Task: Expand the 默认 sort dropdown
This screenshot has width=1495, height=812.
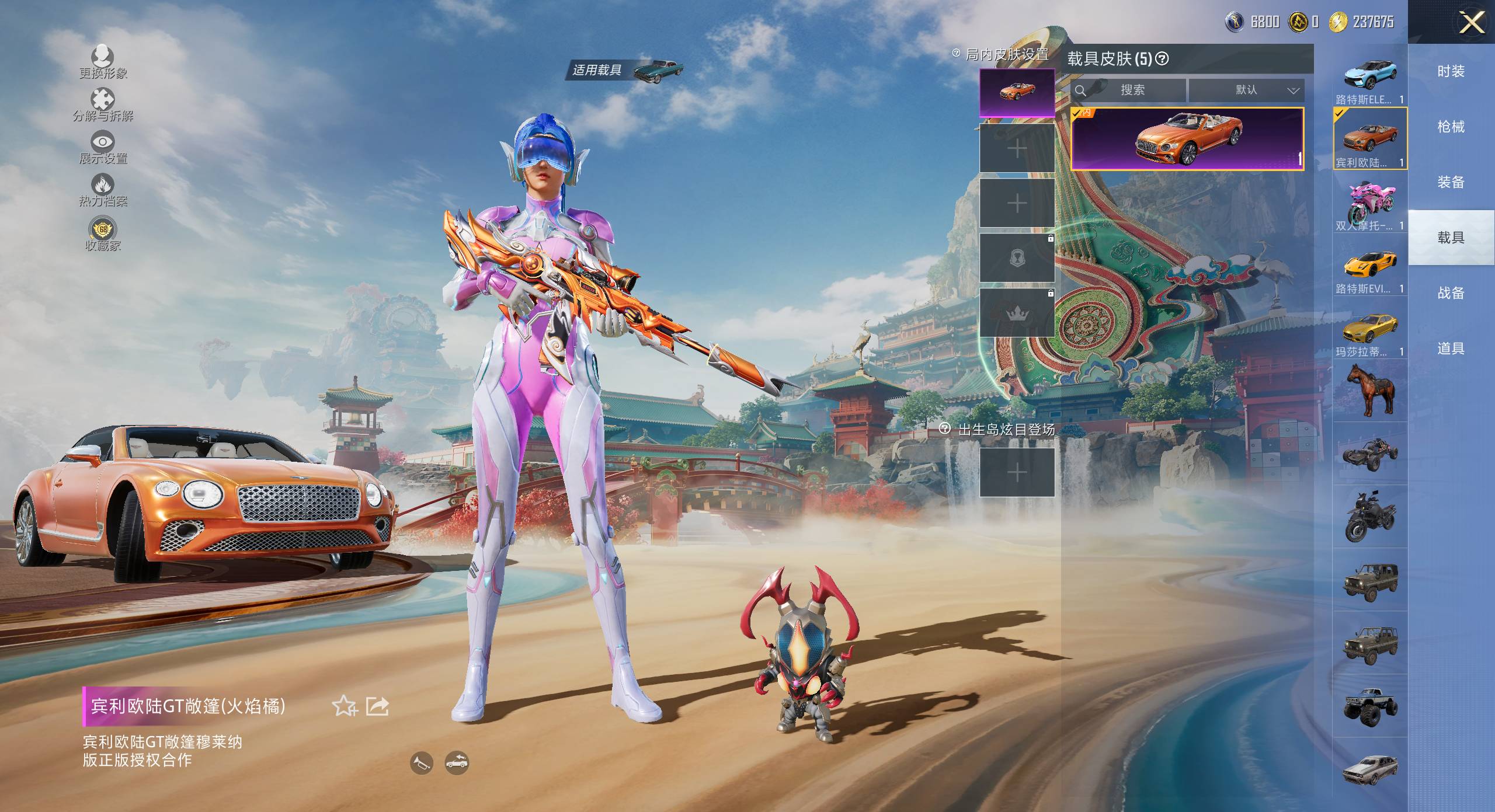Action: point(1246,90)
